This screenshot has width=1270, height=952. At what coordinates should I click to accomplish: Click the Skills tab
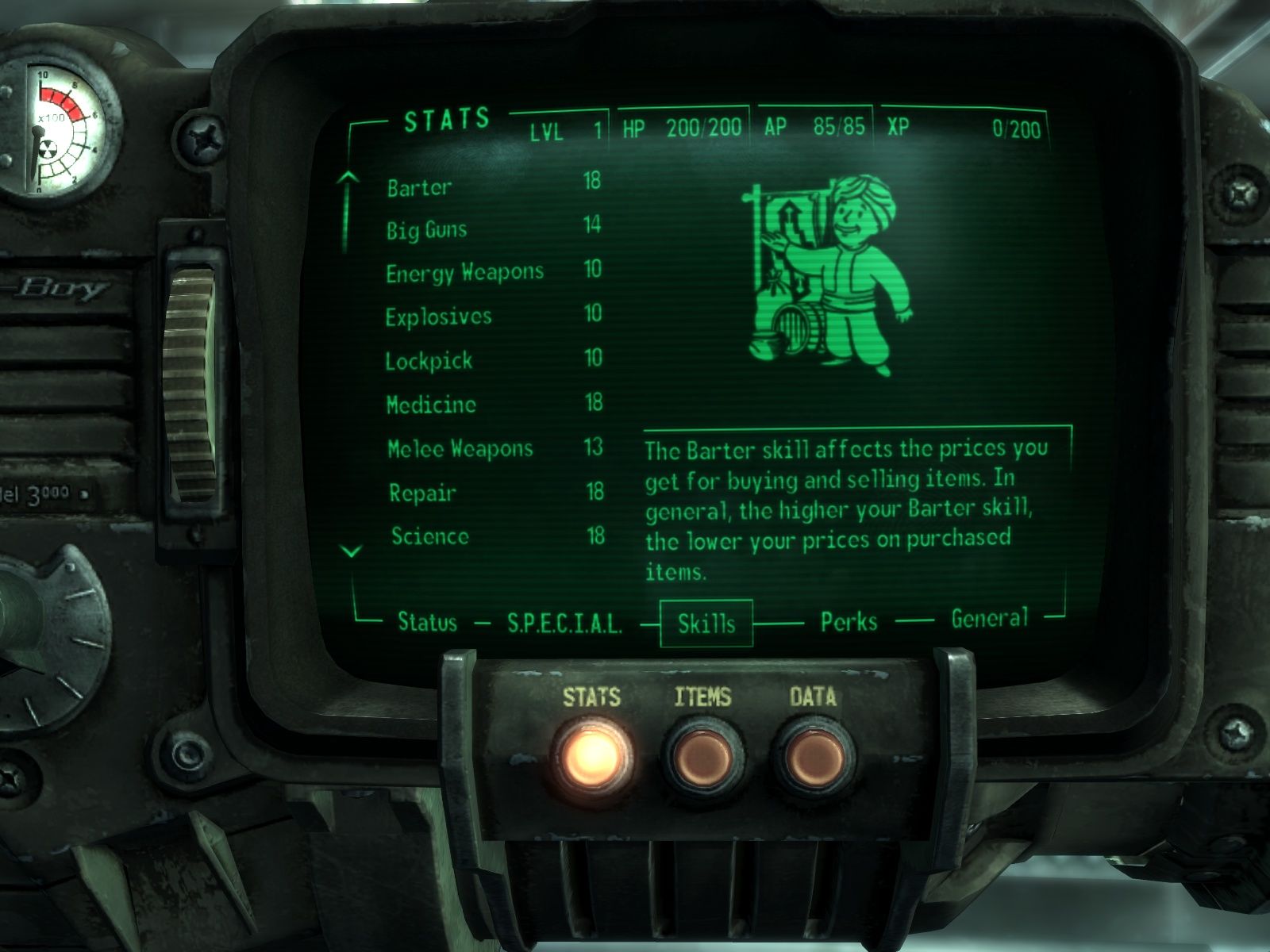click(x=706, y=624)
